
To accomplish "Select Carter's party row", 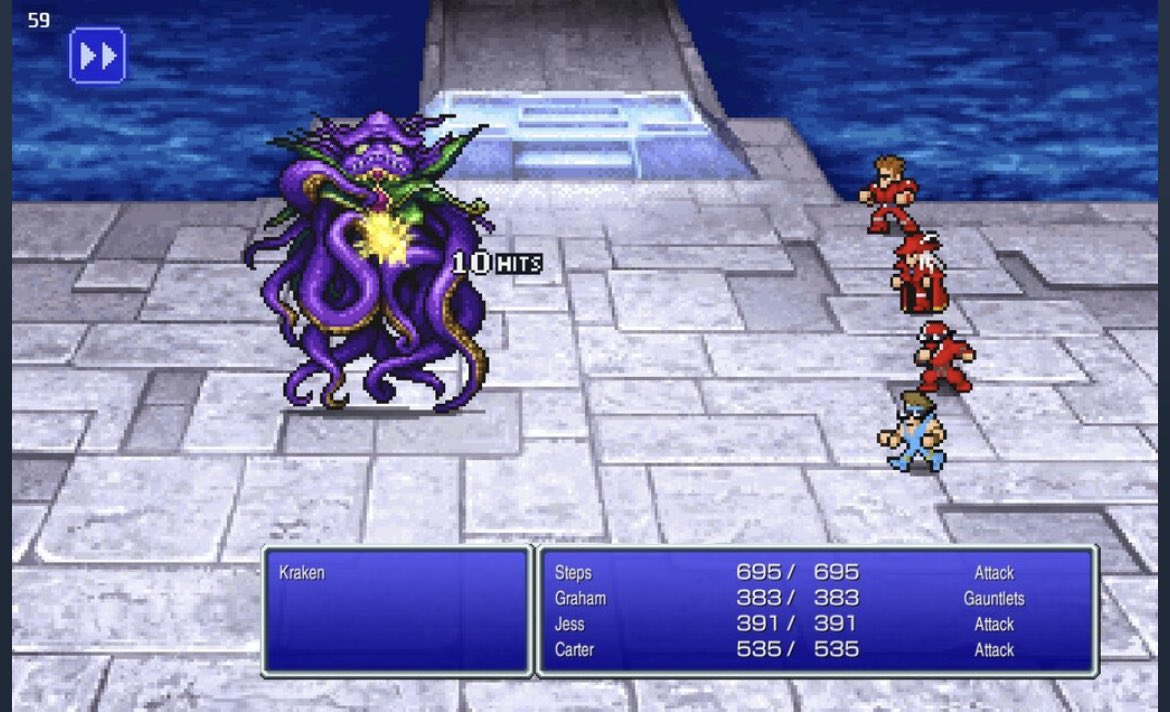I will 574,650.
